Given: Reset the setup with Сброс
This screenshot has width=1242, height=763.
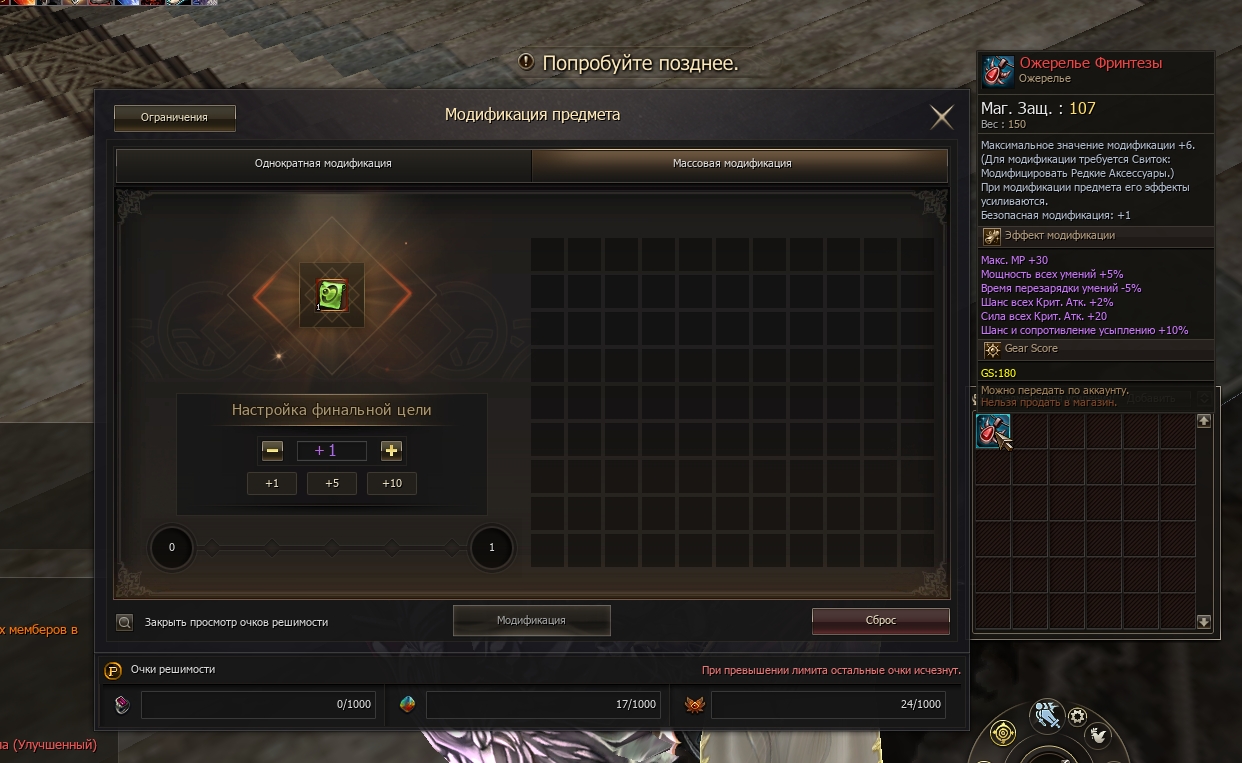Looking at the screenshot, I should tap(880, 621).
